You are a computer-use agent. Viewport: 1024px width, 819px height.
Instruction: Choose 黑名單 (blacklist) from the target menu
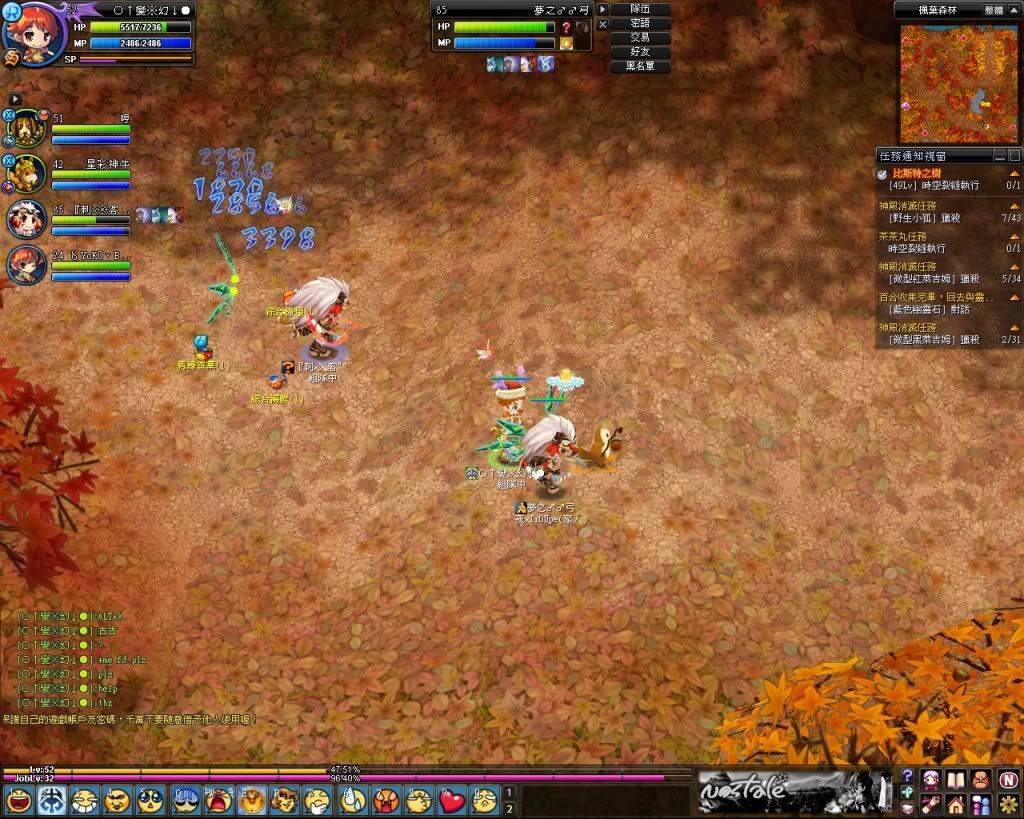pyautogui.click(x=640, y=67)
